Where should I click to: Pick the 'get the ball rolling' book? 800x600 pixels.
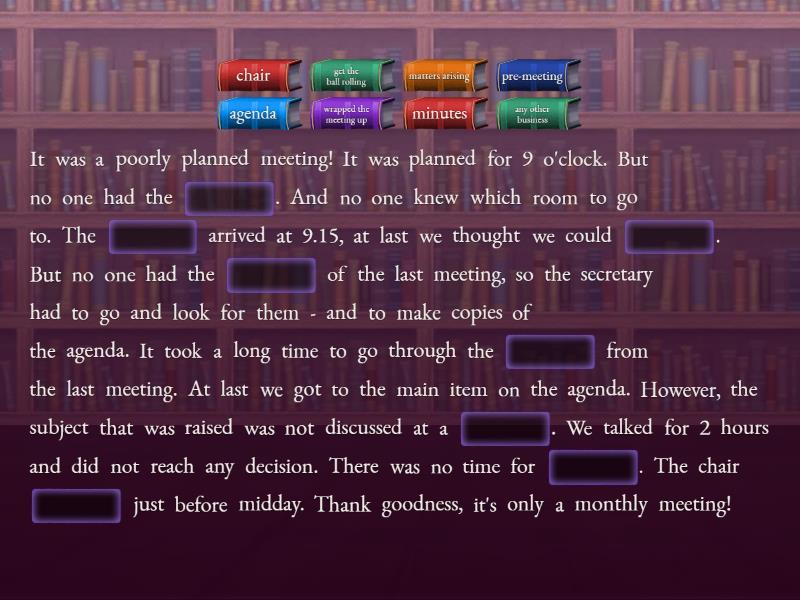pyautogui.click(x=348, y=76)
